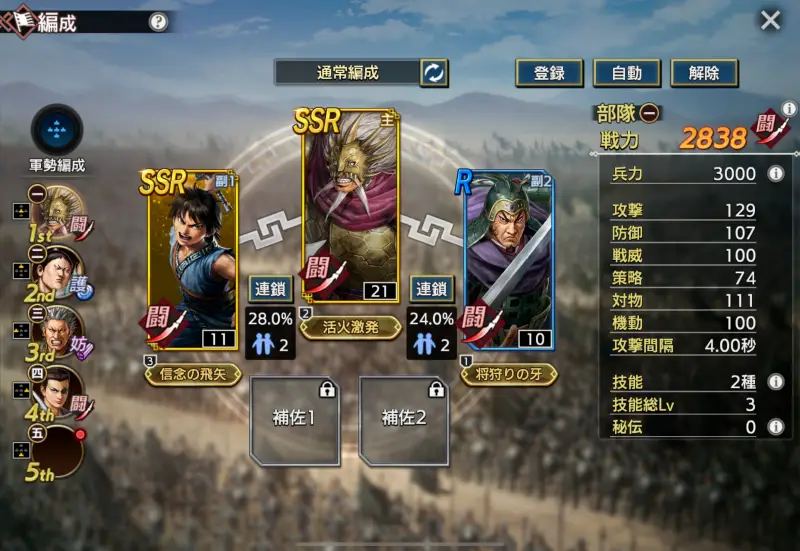800x551 pixels.
Task: Click the 登録 register button
Action: [549, 73]
